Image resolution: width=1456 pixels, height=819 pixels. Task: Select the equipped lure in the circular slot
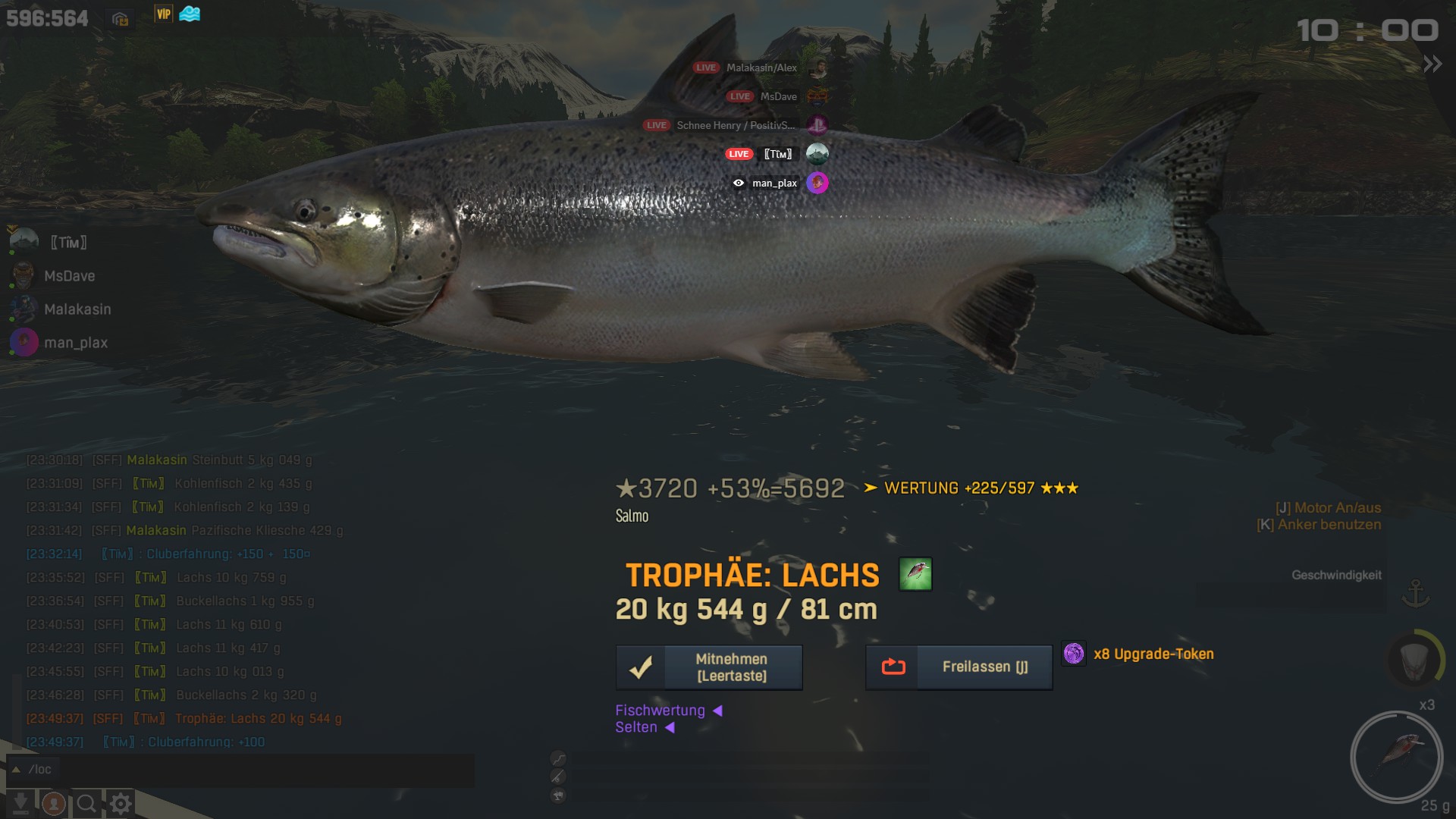(1396, 757)
